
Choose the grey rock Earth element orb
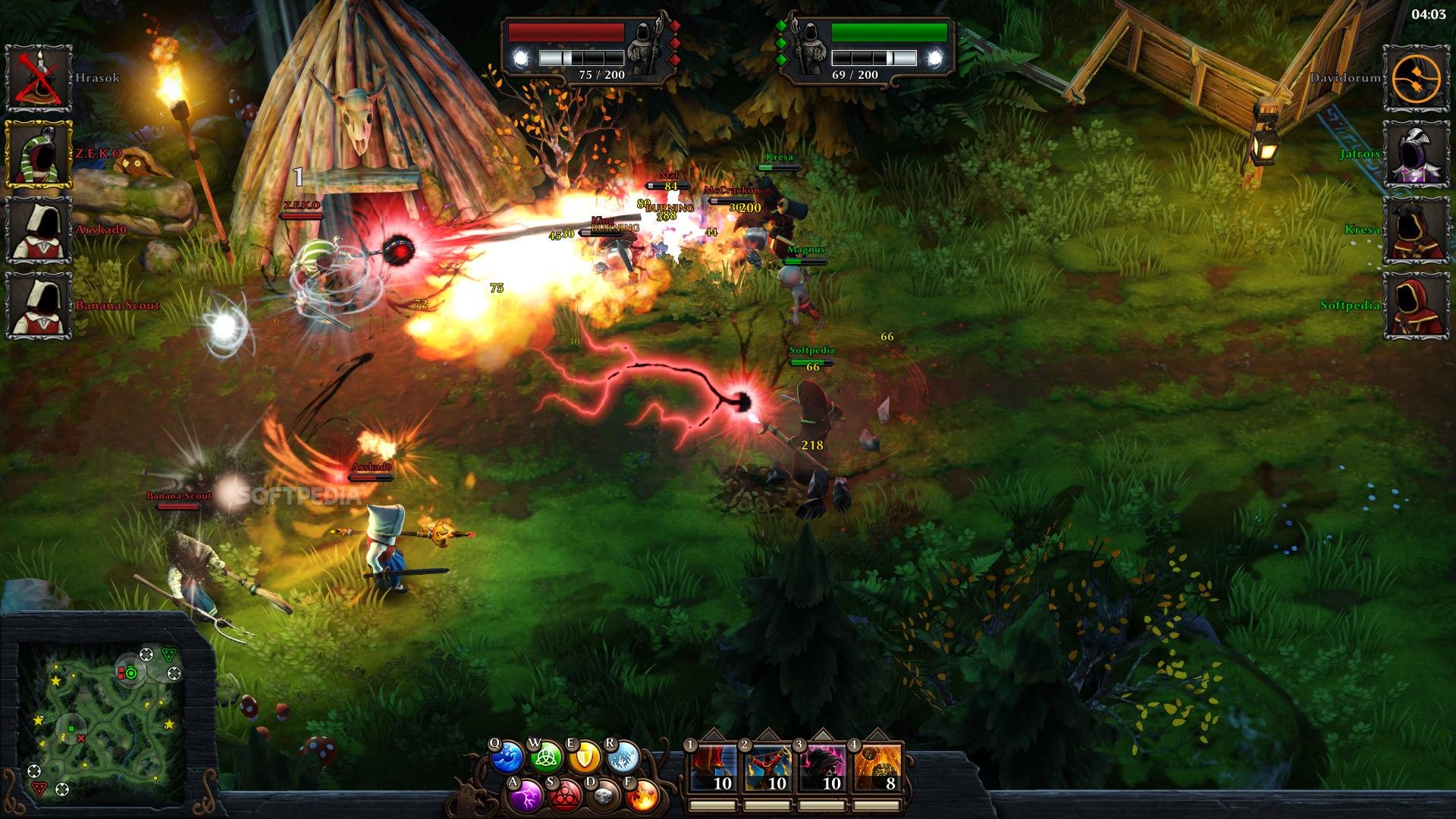(604, 795)
